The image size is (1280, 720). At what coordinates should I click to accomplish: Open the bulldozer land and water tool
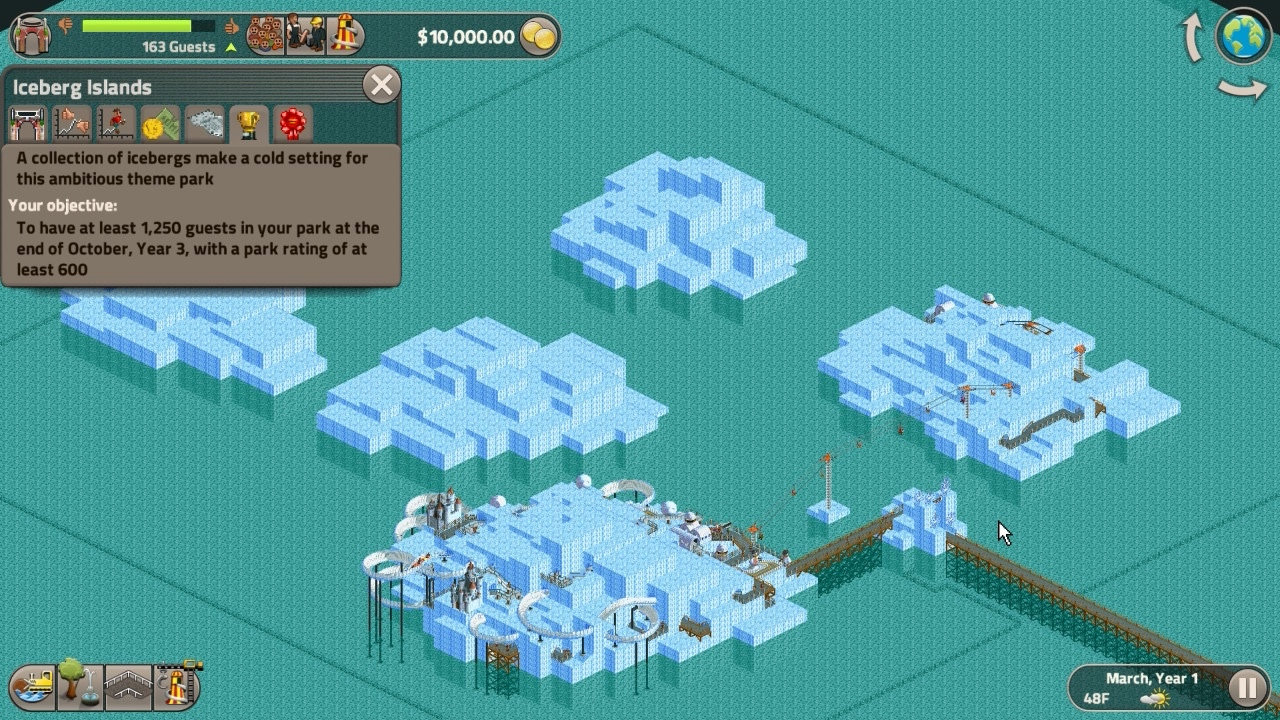[x=32, y=686]
